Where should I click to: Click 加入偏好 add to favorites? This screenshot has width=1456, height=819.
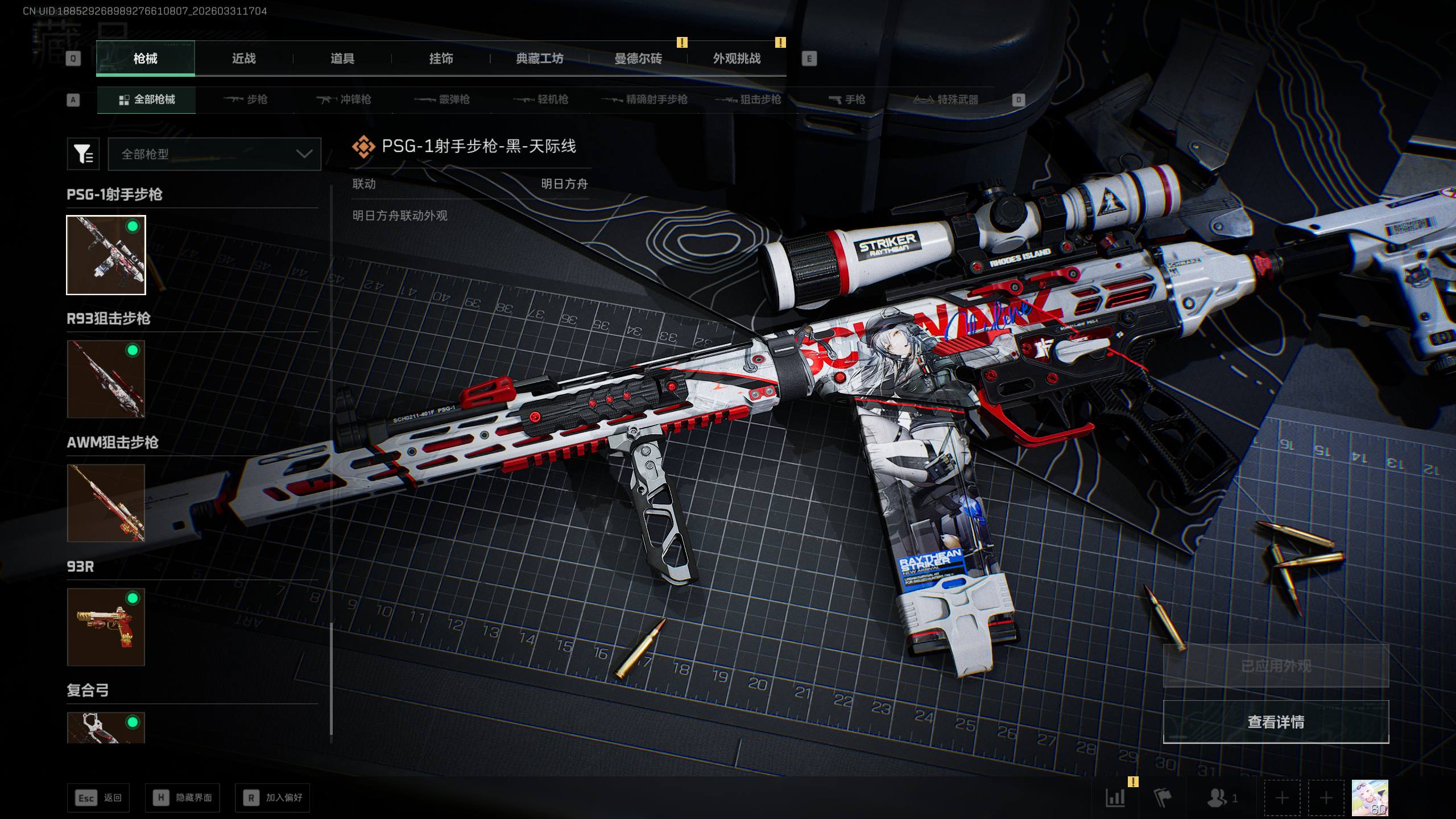273,798
